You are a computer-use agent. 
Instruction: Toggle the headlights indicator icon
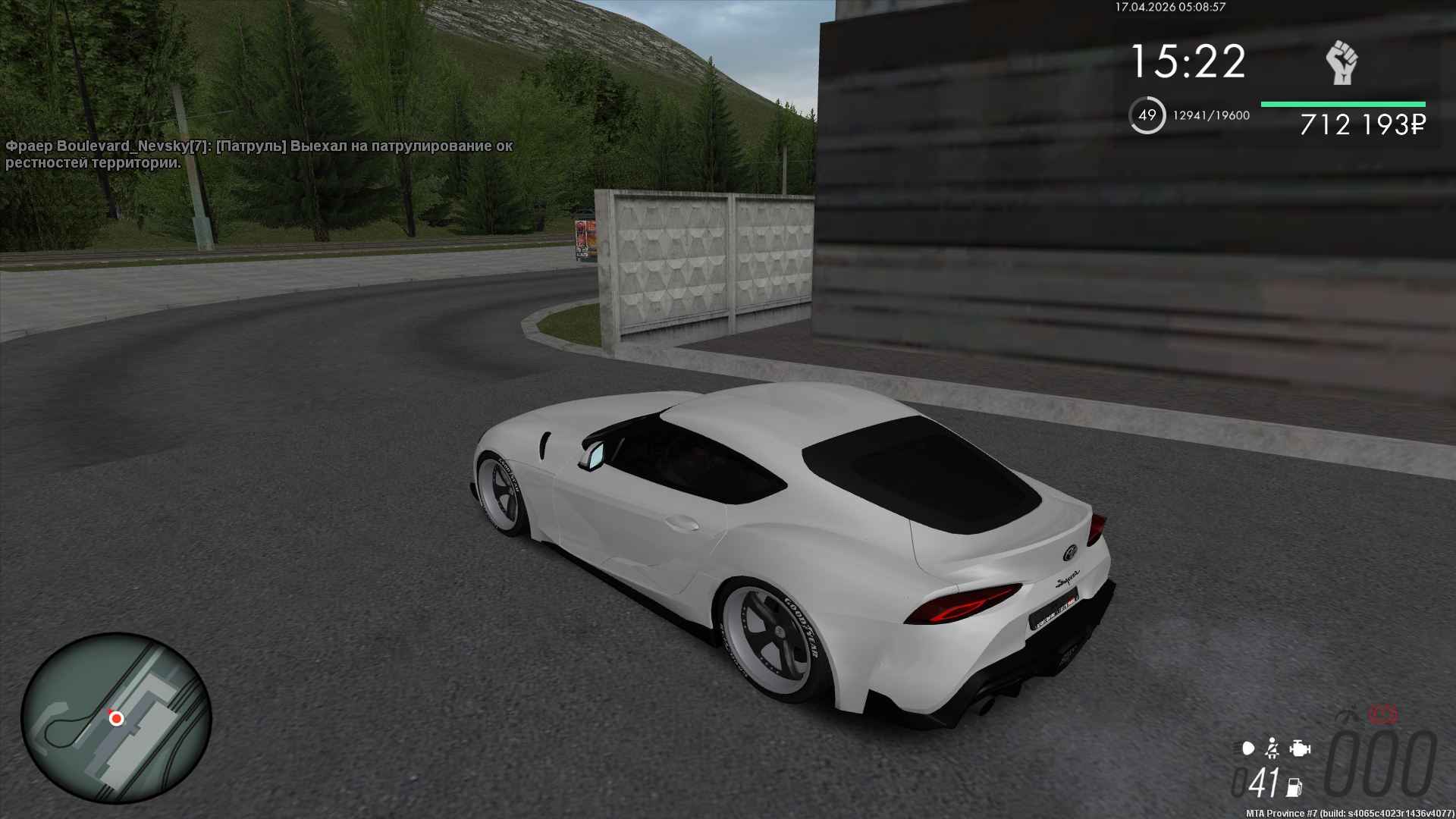tap(1248, 749)
